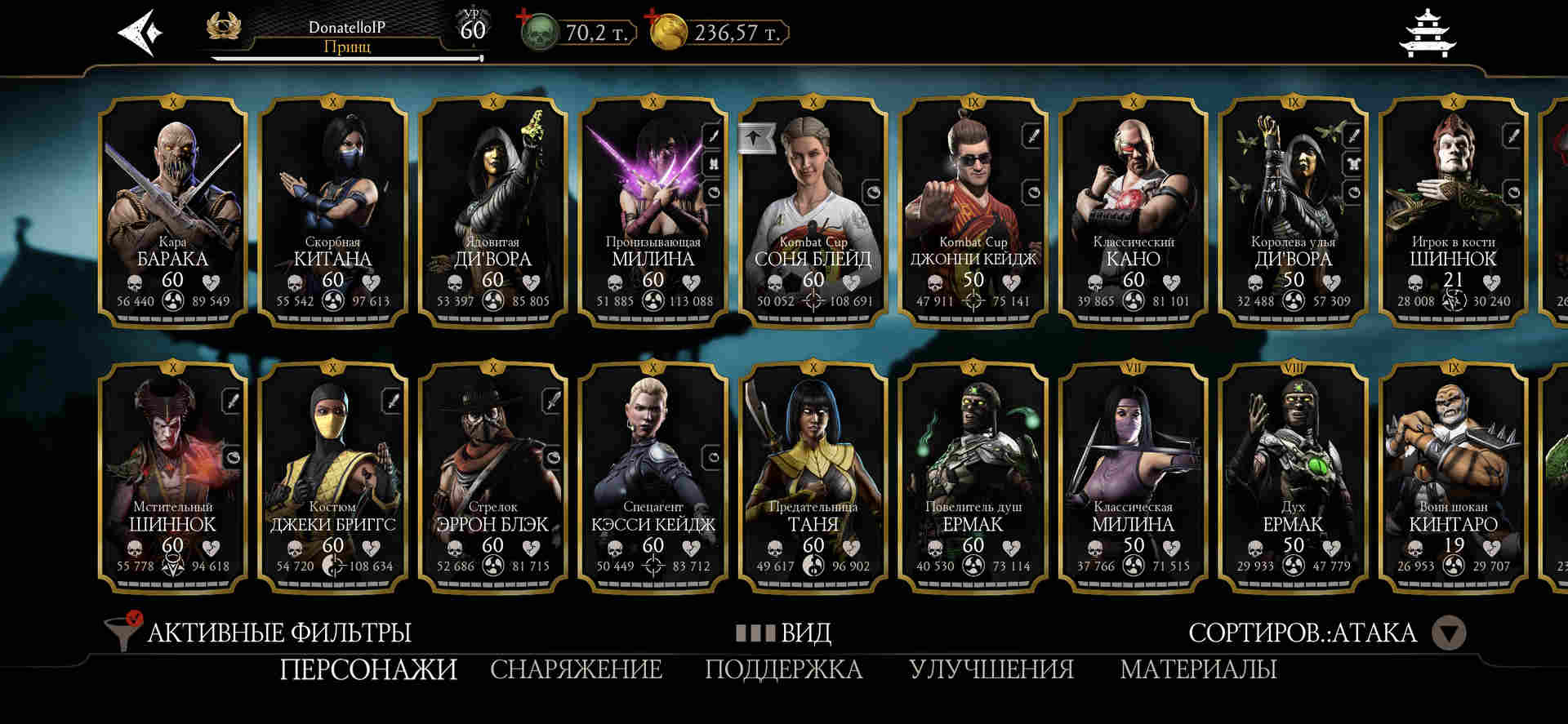Add more gold koins

(653, 16)
